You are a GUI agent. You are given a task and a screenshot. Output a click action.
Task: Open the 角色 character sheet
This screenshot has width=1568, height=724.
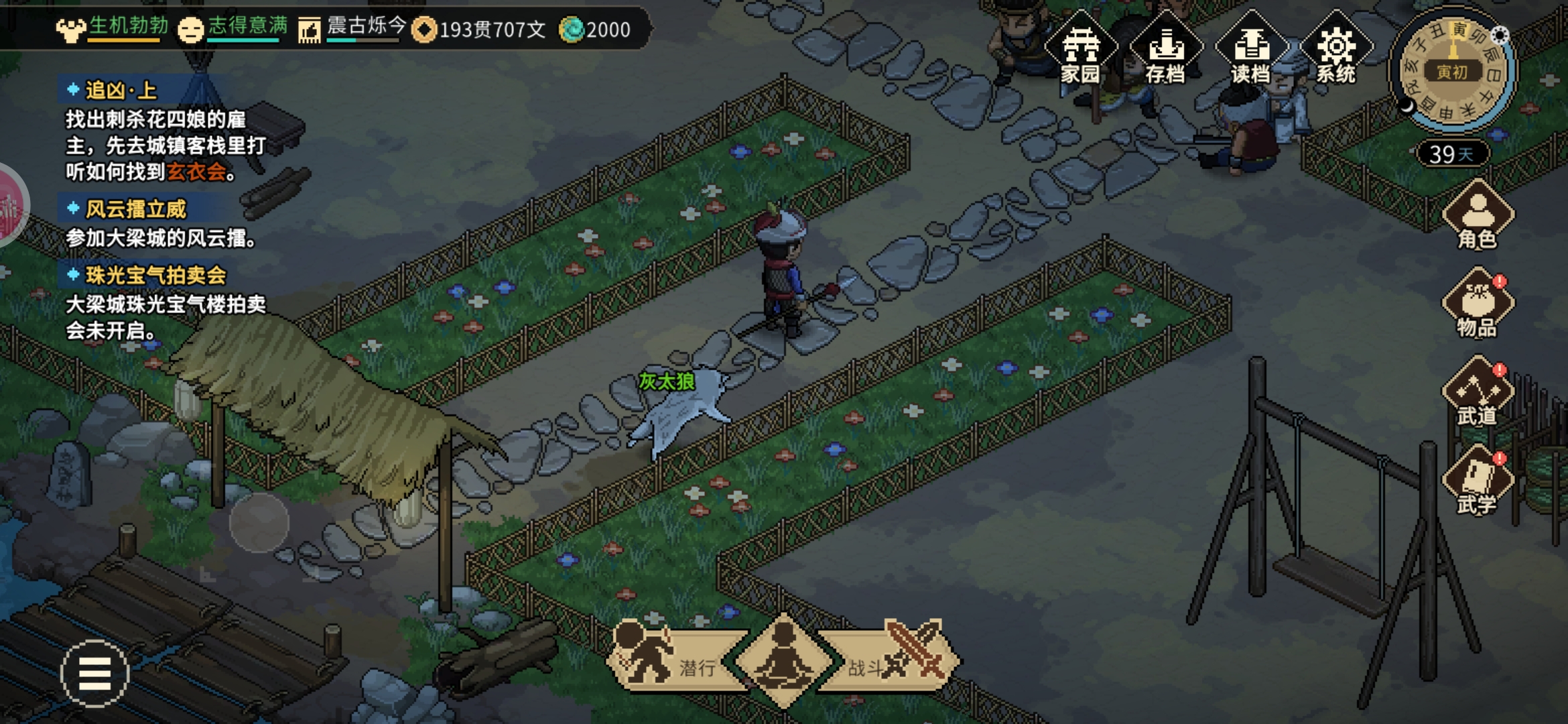(1477, 216)
